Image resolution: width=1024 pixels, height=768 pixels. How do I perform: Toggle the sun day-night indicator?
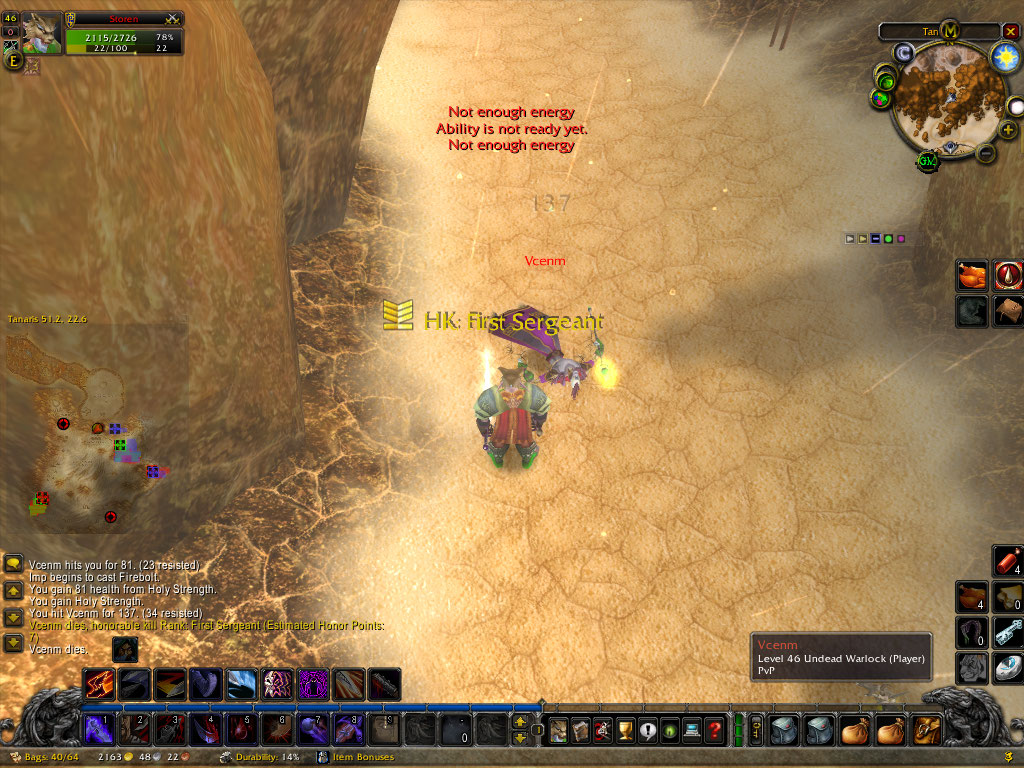point(1005,58)
